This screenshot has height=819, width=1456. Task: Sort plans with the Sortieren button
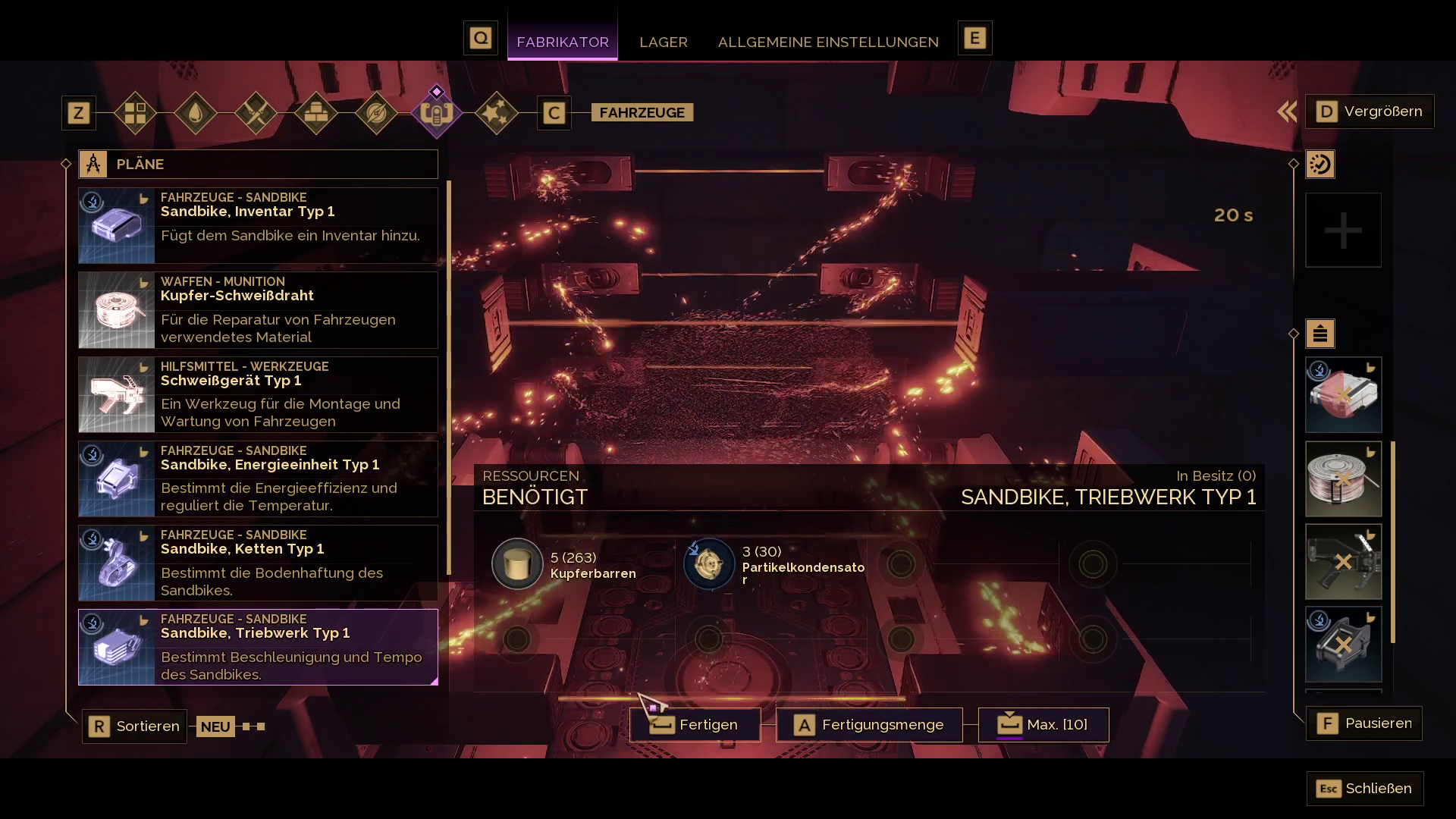pyautogui.click(x=134, y=726)
